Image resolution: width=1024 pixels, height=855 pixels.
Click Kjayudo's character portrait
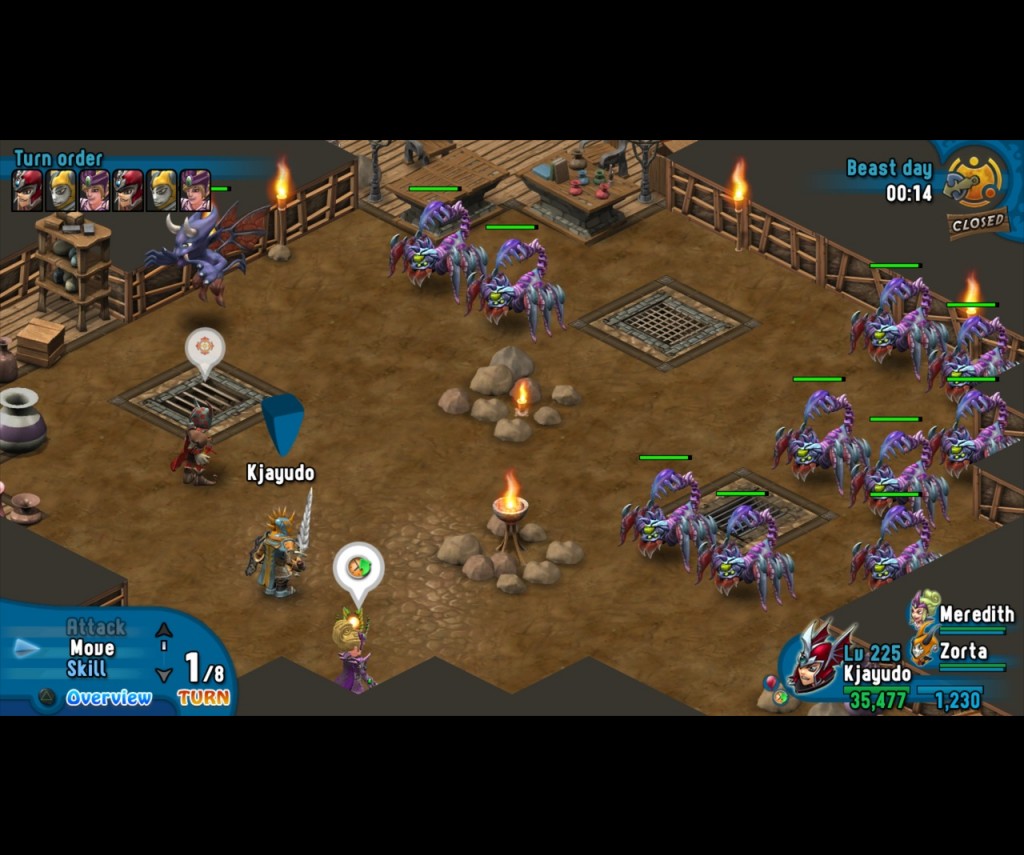820,657
